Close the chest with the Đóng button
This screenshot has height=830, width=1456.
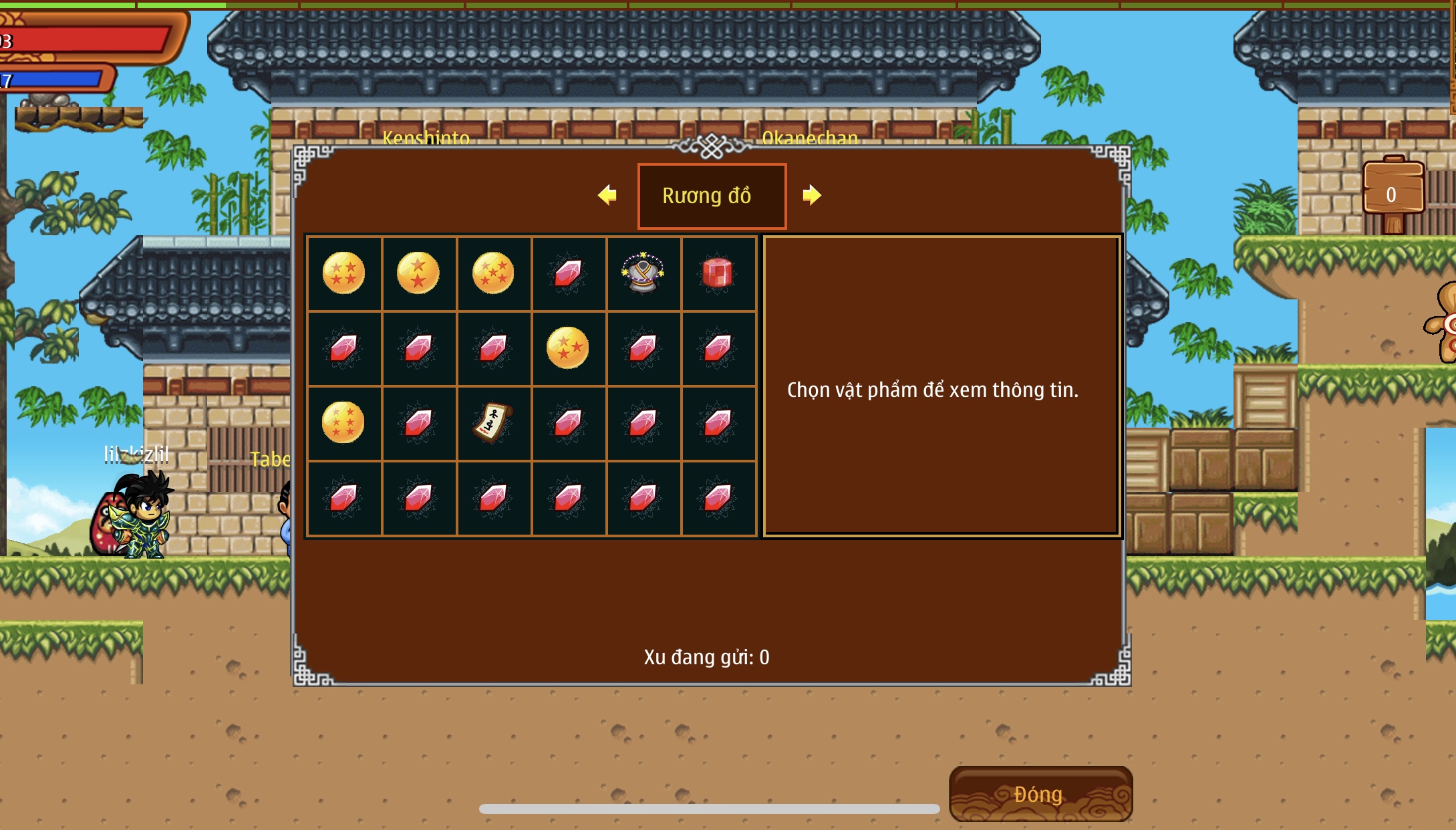1040,794
